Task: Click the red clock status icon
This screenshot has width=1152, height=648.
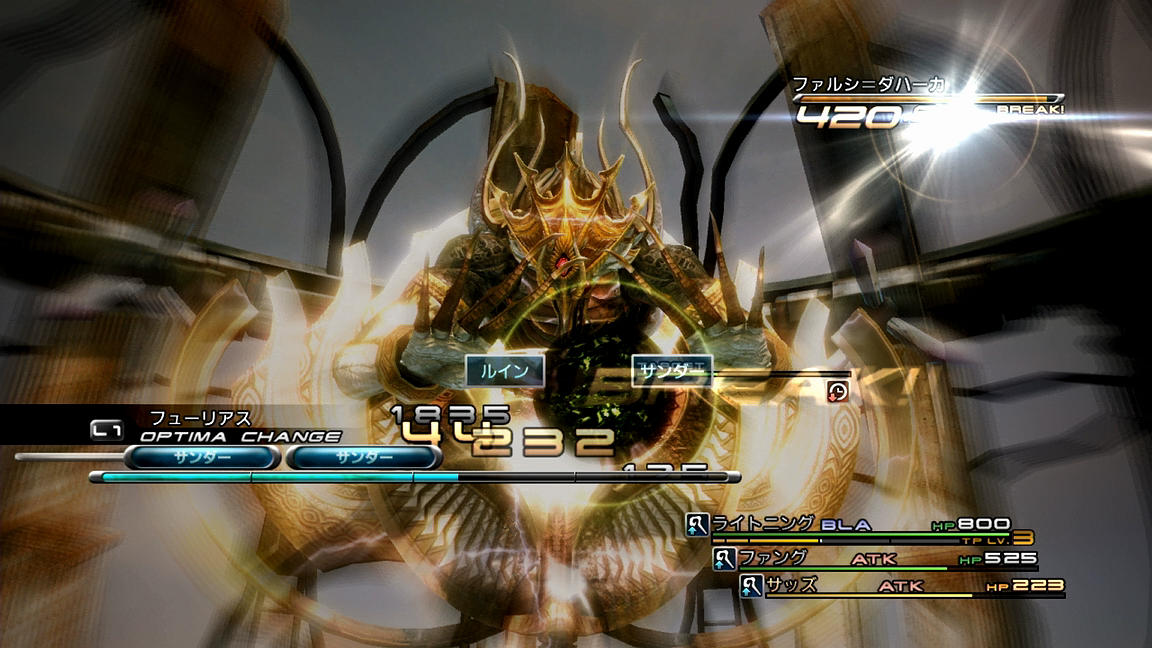Action: [838, 391]
